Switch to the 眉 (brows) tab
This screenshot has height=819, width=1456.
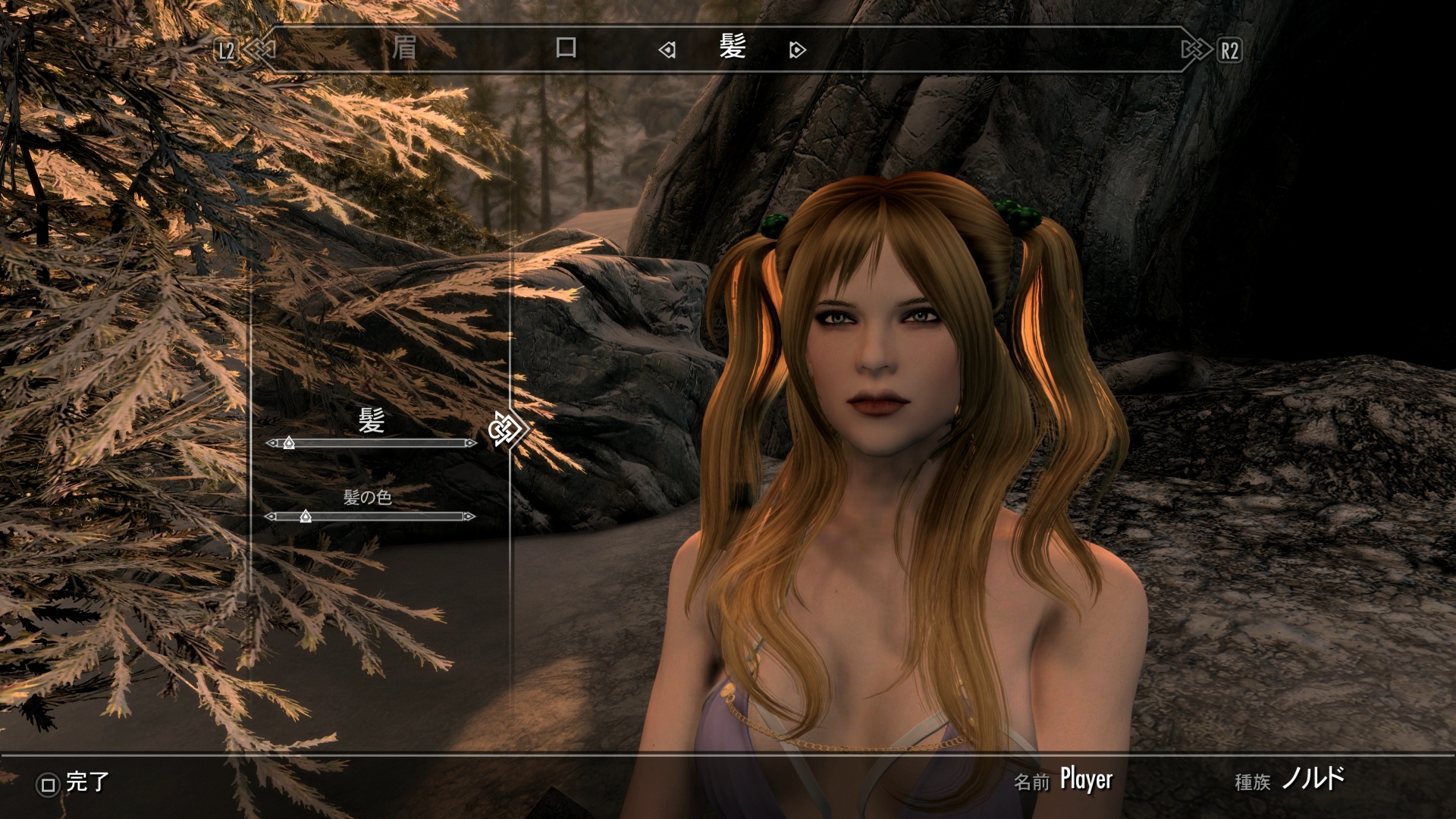pyautogui.click(x=404, y=49)
